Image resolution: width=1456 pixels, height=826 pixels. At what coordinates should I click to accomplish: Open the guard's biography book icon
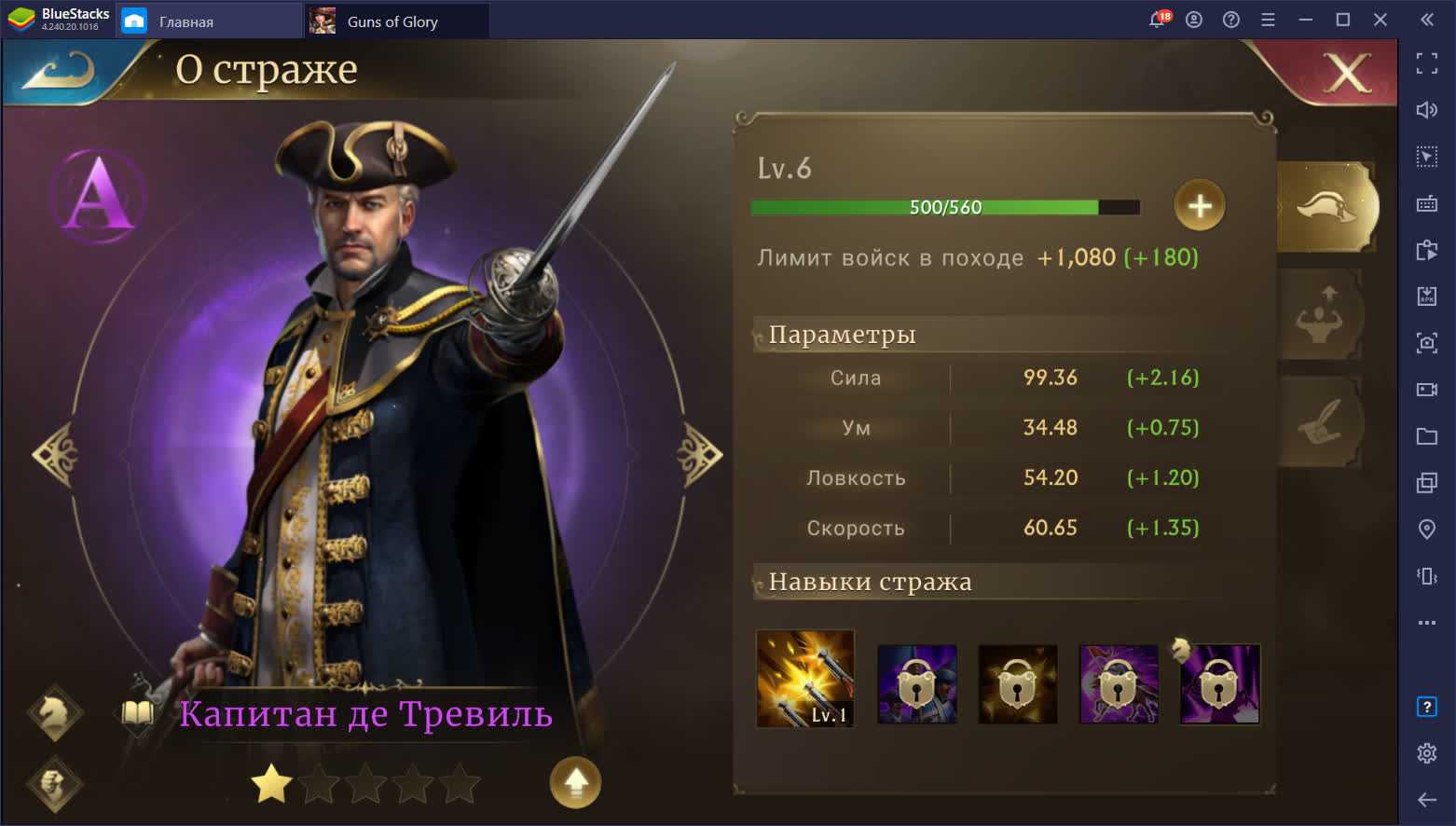tap(138, 714)
